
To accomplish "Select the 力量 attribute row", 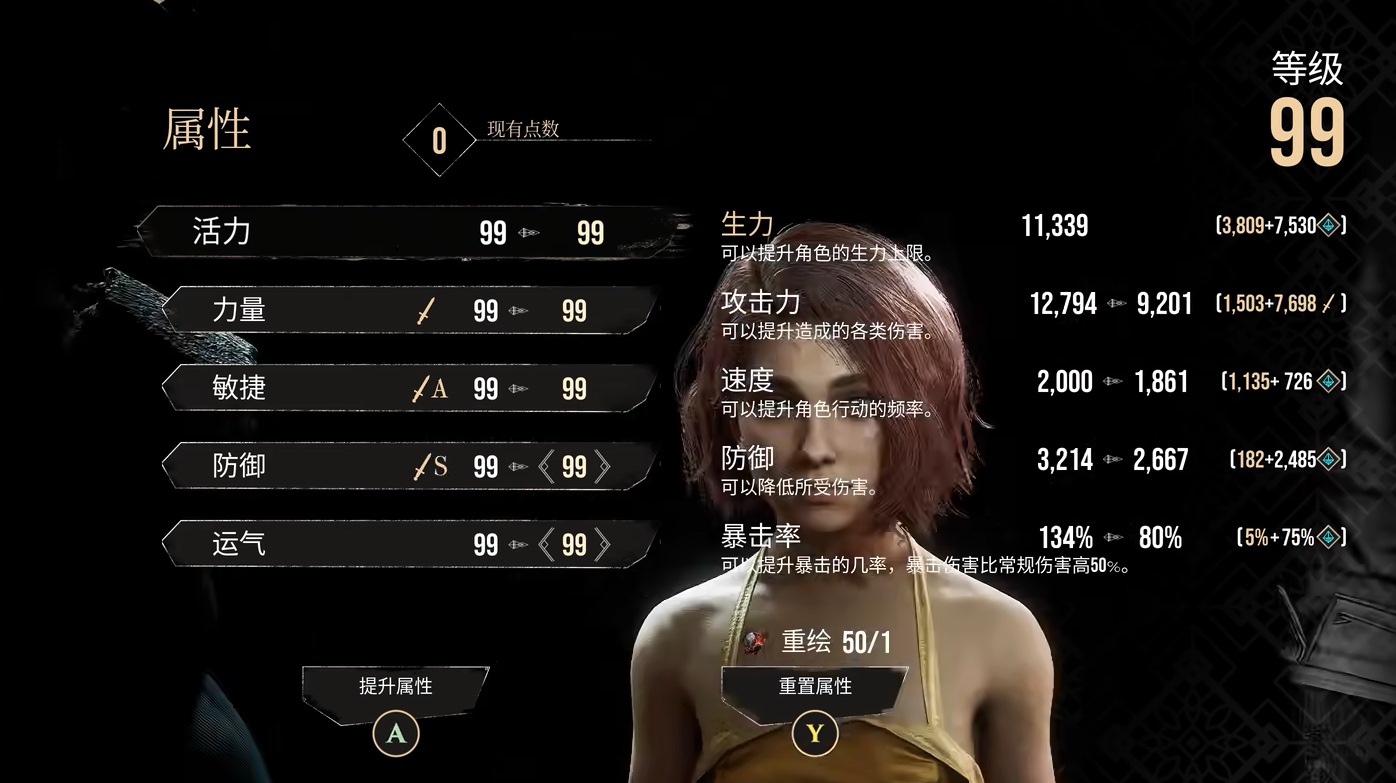I will pyautogui.click(x=410, y=310).
